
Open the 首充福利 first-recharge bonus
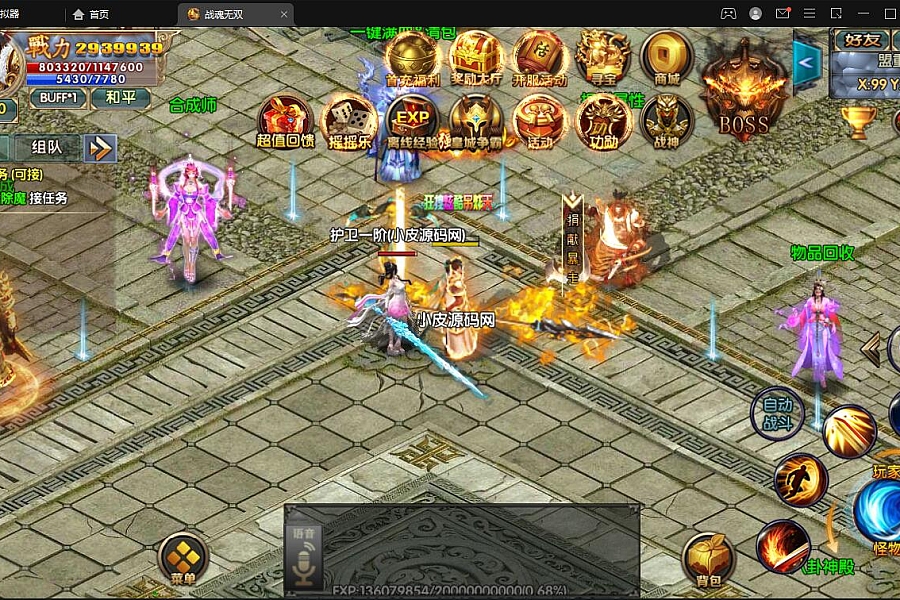coord(413,58)
